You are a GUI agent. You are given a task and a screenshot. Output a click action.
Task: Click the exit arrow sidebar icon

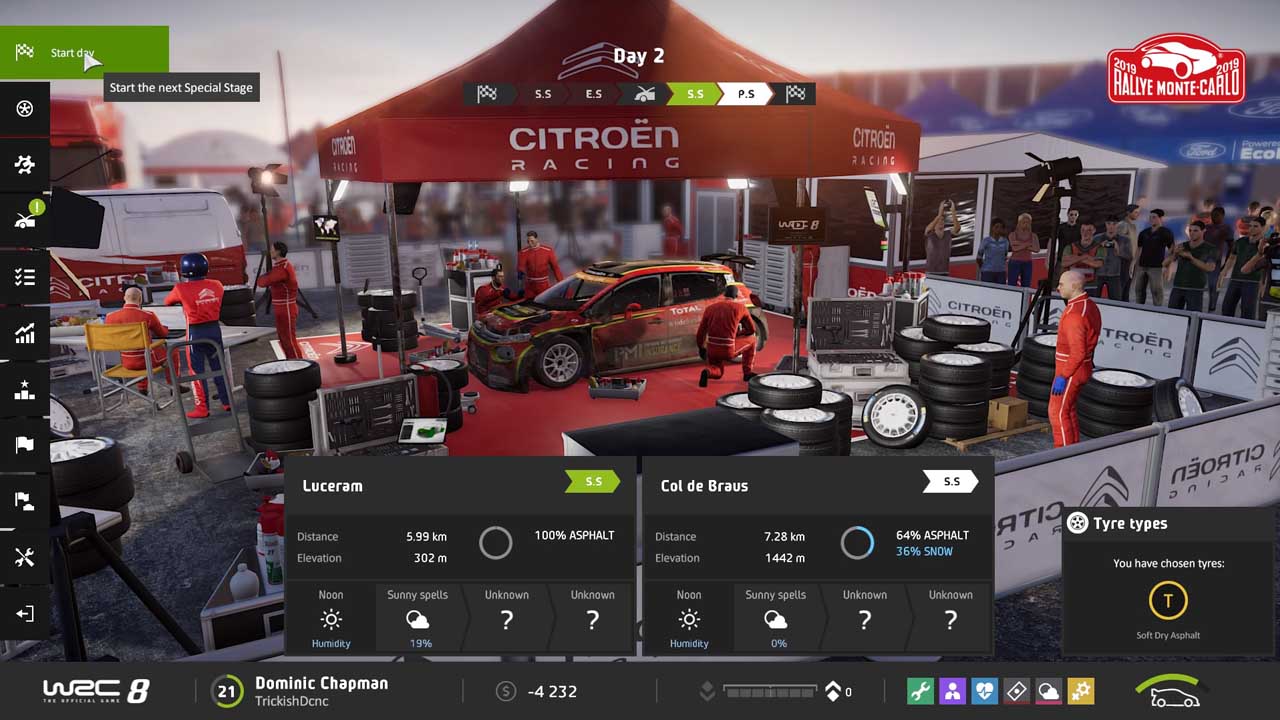25,613
